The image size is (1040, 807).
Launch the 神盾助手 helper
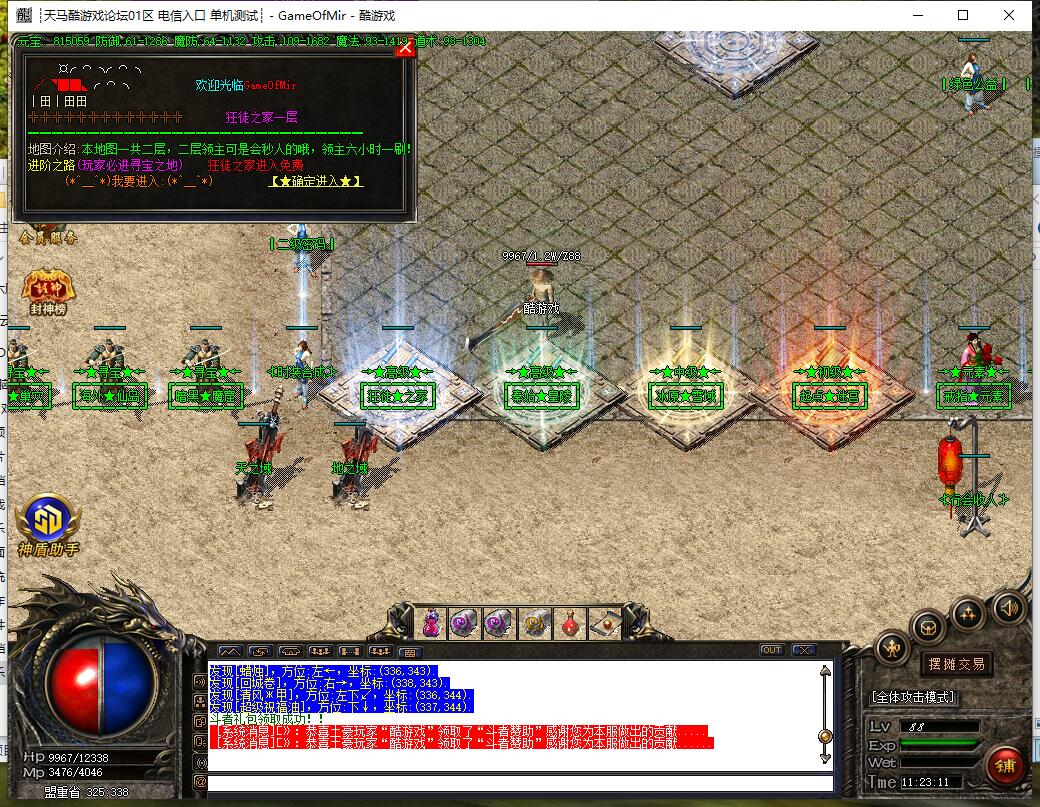tap(47, 520)
